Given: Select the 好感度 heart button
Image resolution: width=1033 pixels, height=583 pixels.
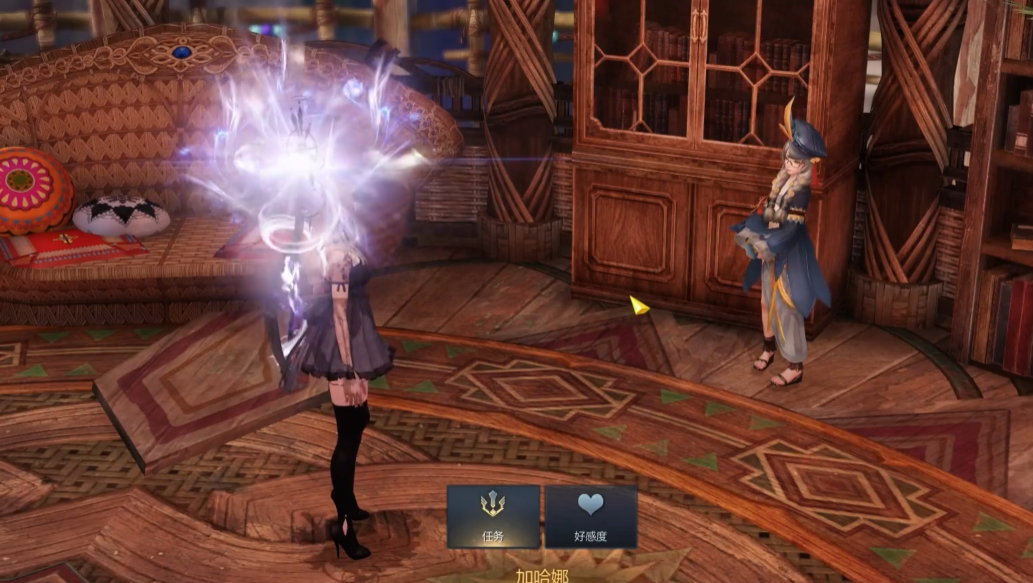Looking at the screenshot, I should tap(591, 516).
